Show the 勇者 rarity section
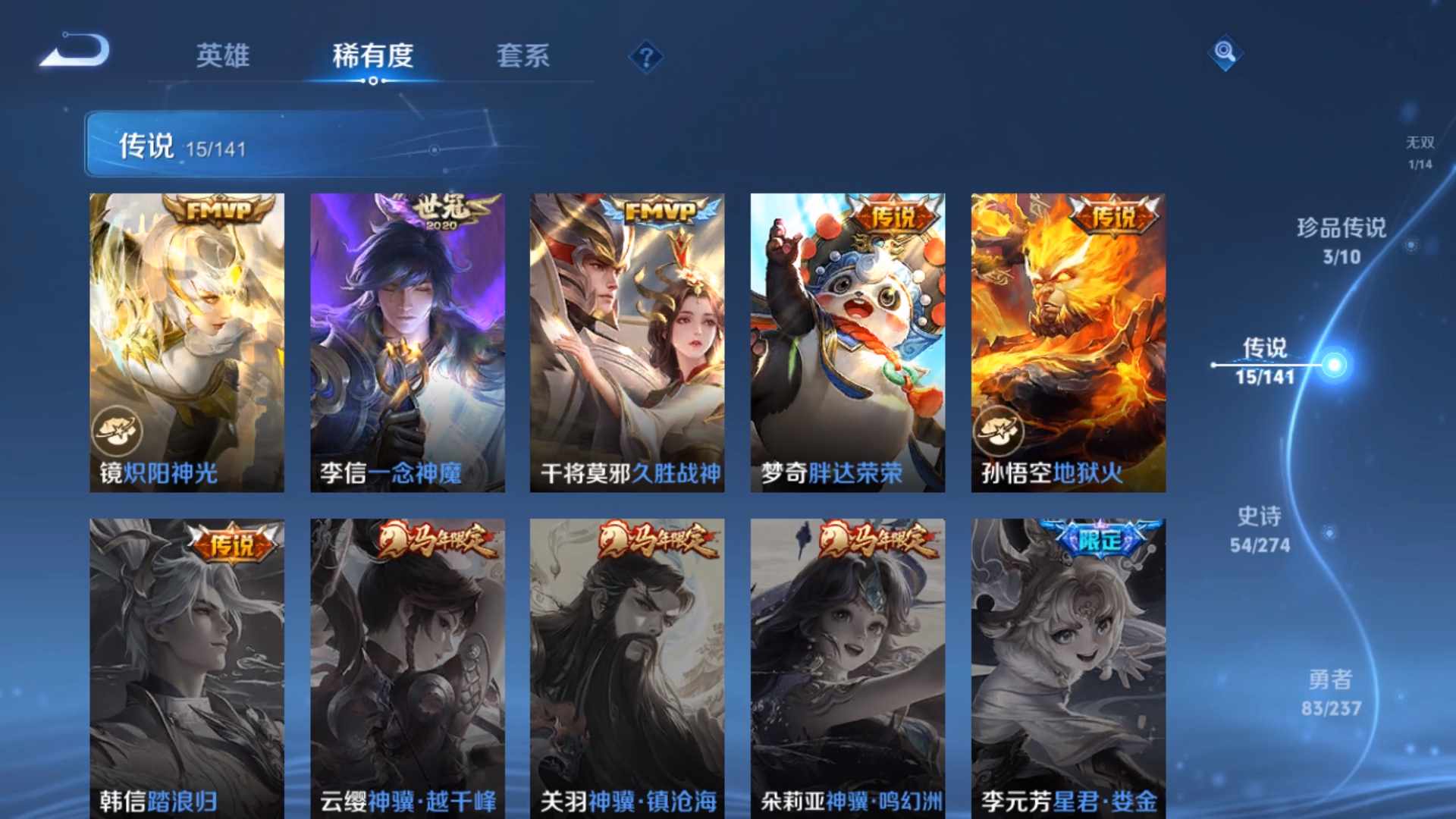Viewport: 1456px width, 819px height. 1331,692
